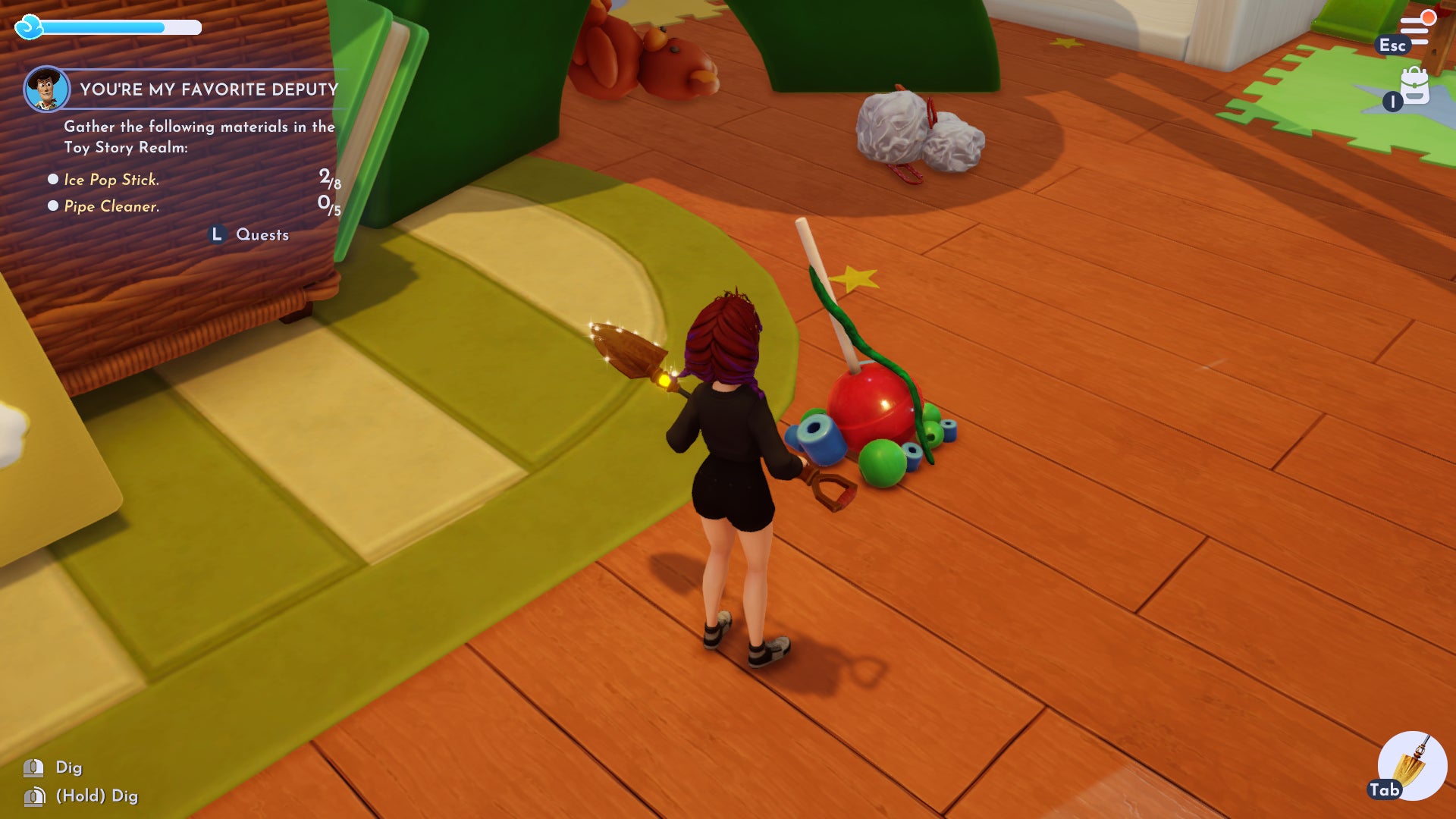Click the blue energy progress bar
1456x819 pixels.
121,28
